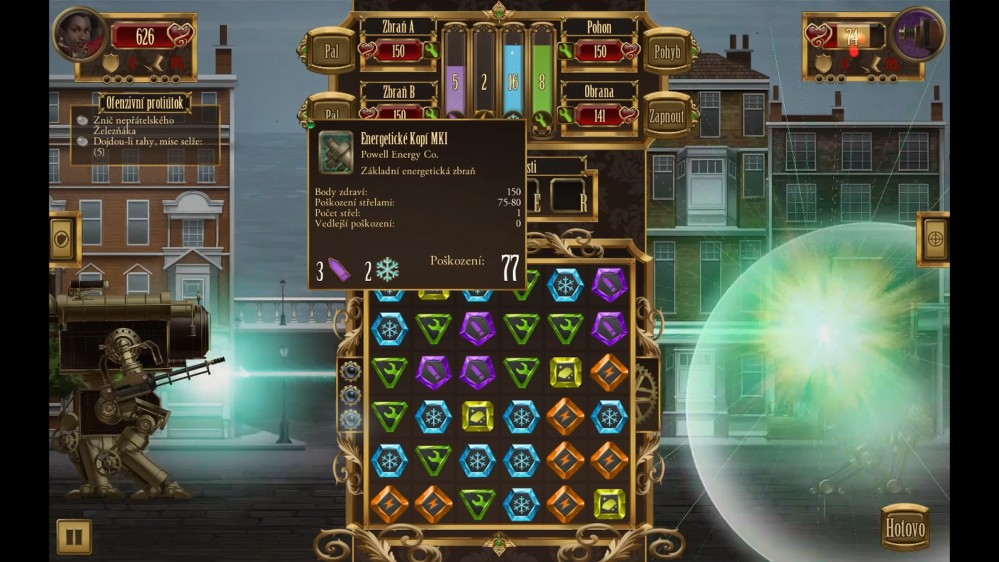This screenshot has height=562, width=999.
Task: Activate the Pohyb movement button
Action: tap(666, 51)
